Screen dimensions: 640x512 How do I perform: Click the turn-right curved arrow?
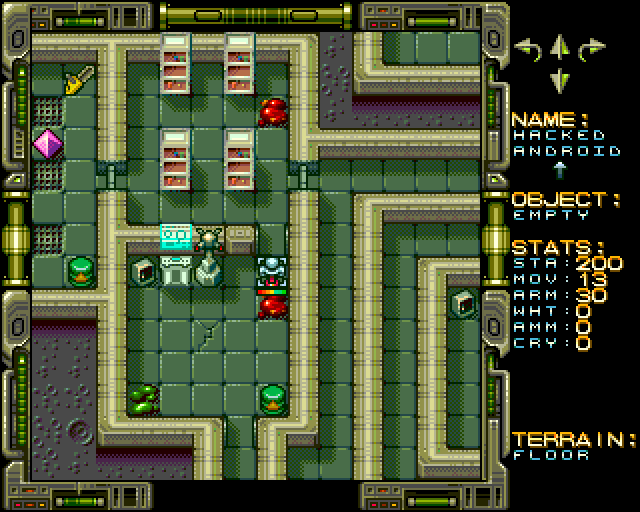coord(593,47)
